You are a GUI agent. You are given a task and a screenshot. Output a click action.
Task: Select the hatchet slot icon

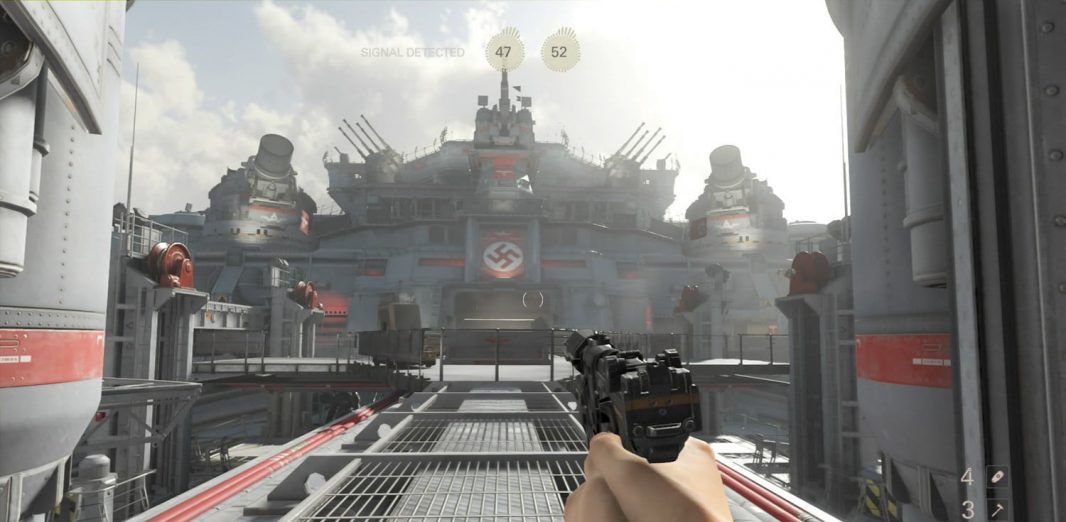(996, 509)
